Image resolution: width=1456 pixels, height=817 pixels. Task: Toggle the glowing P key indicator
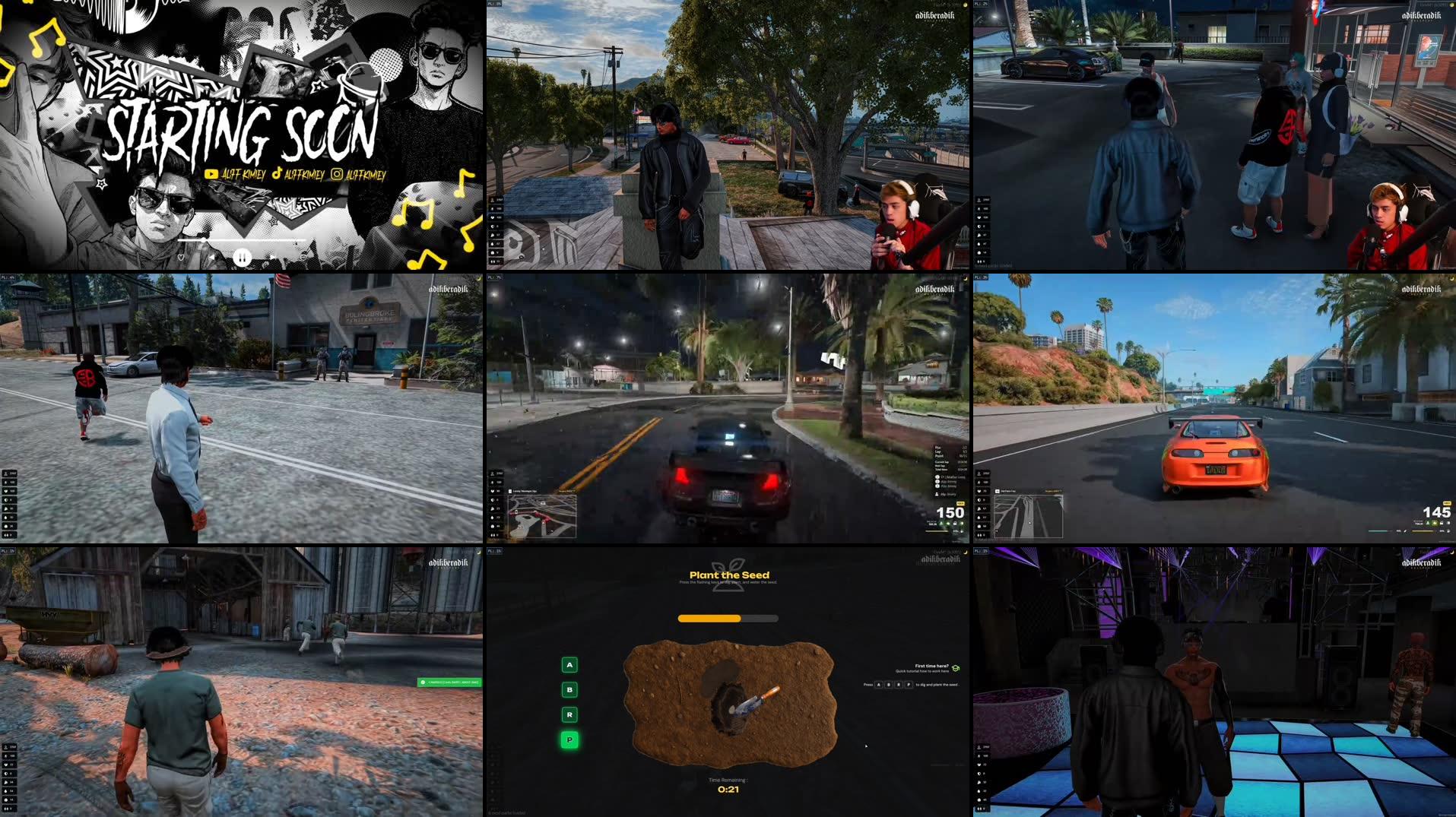click(569, 739)
